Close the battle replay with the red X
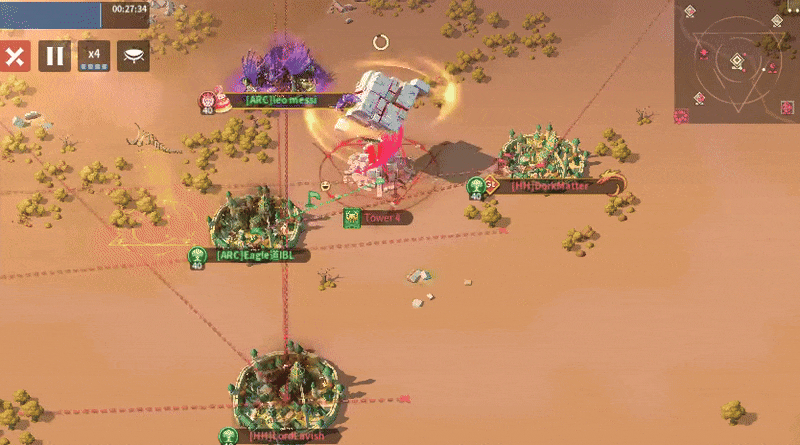 click(x=15, y=56)
